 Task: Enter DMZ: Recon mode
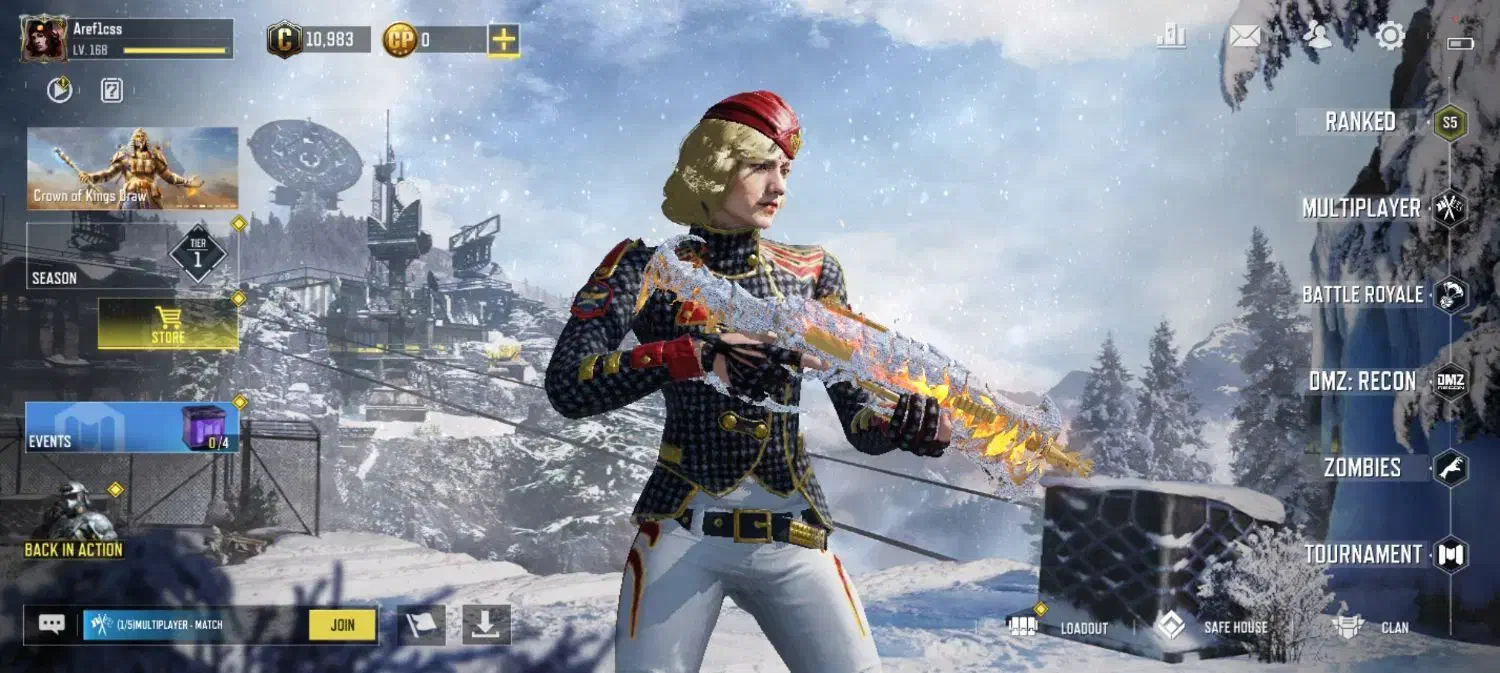tap(1362, 381)
